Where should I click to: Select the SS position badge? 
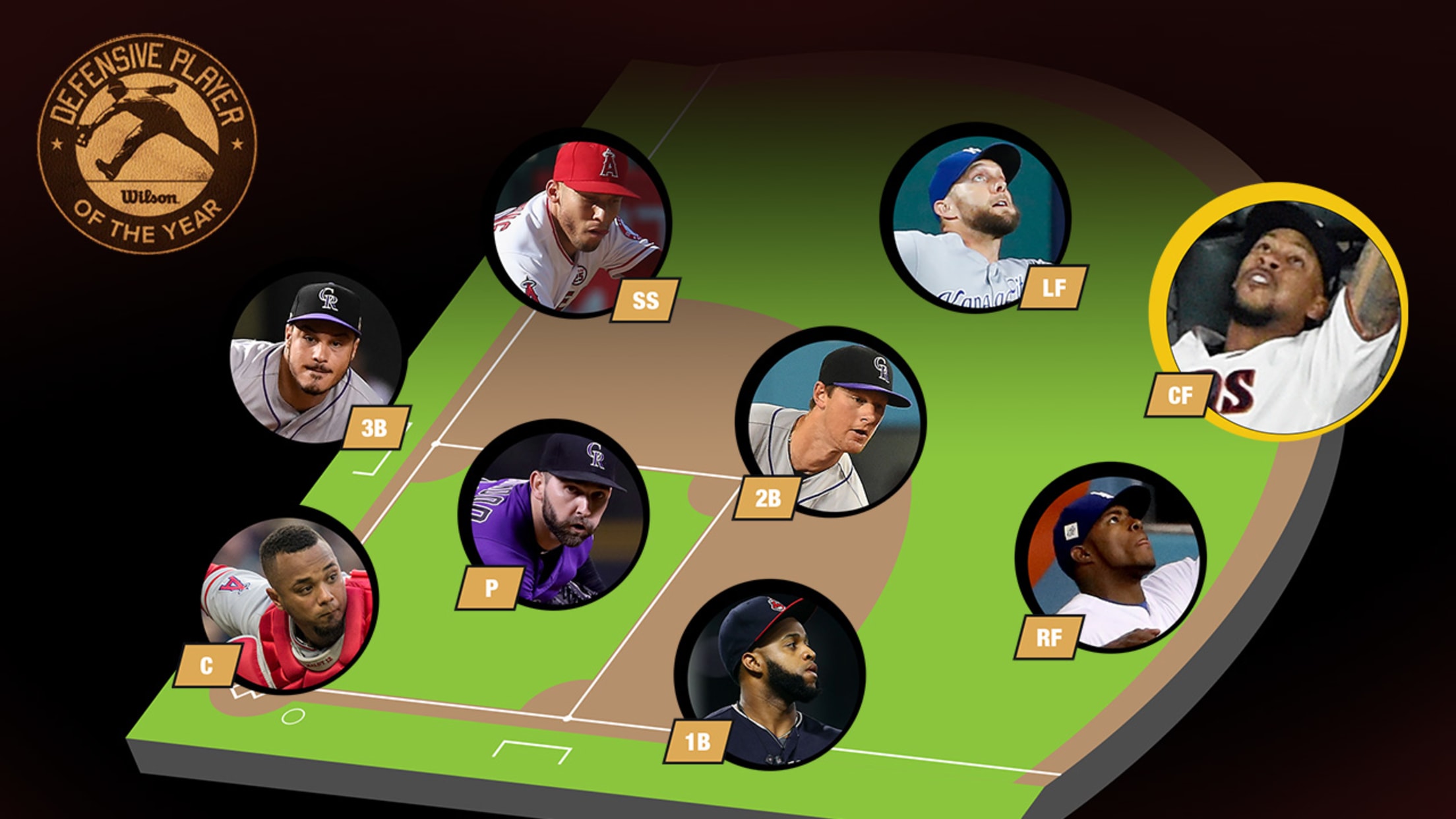click(x=644, y=301)
